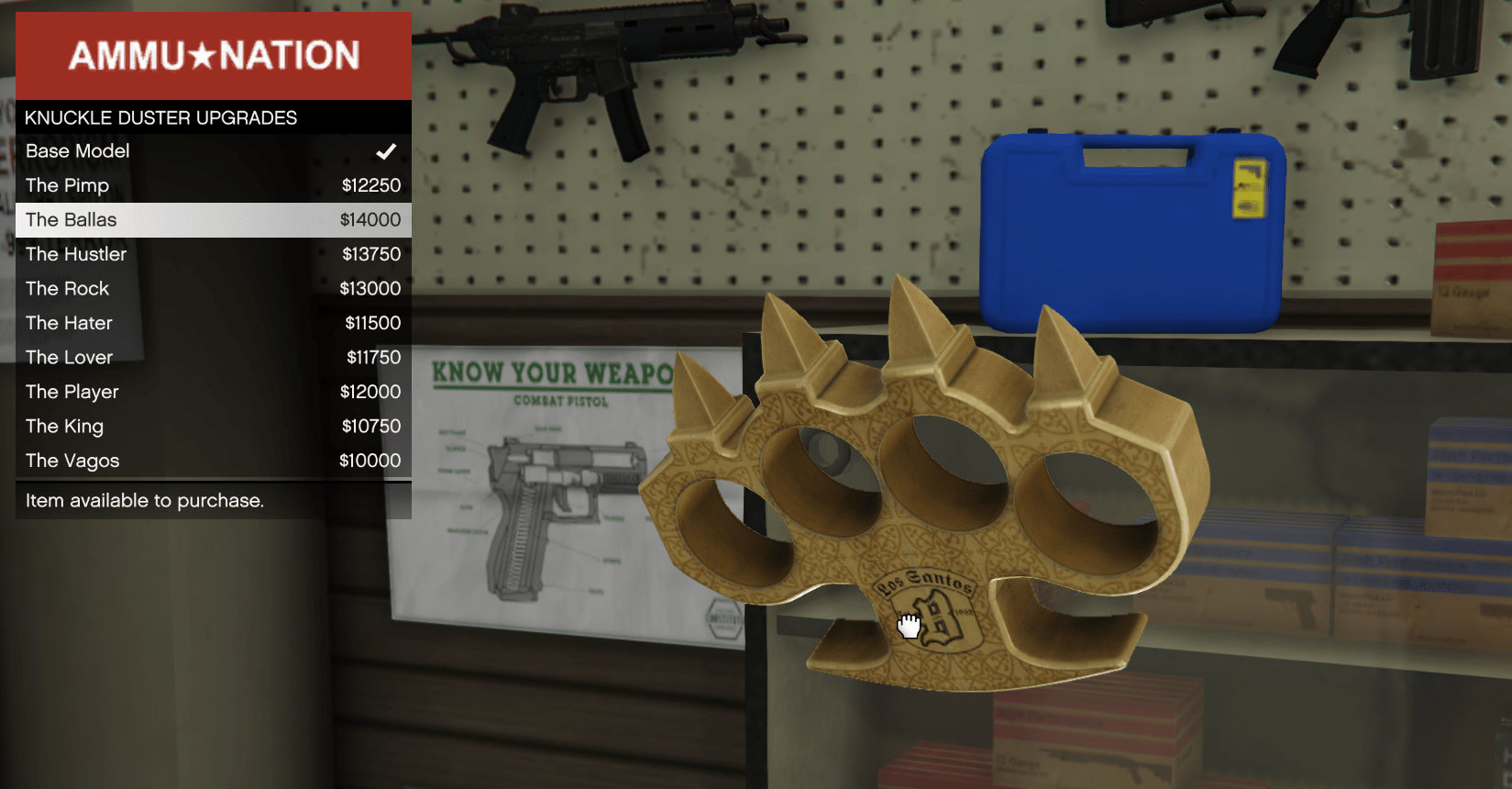Select The Lover upgrade option
This screenshot has width=1512, height=789.
[69, 357]
